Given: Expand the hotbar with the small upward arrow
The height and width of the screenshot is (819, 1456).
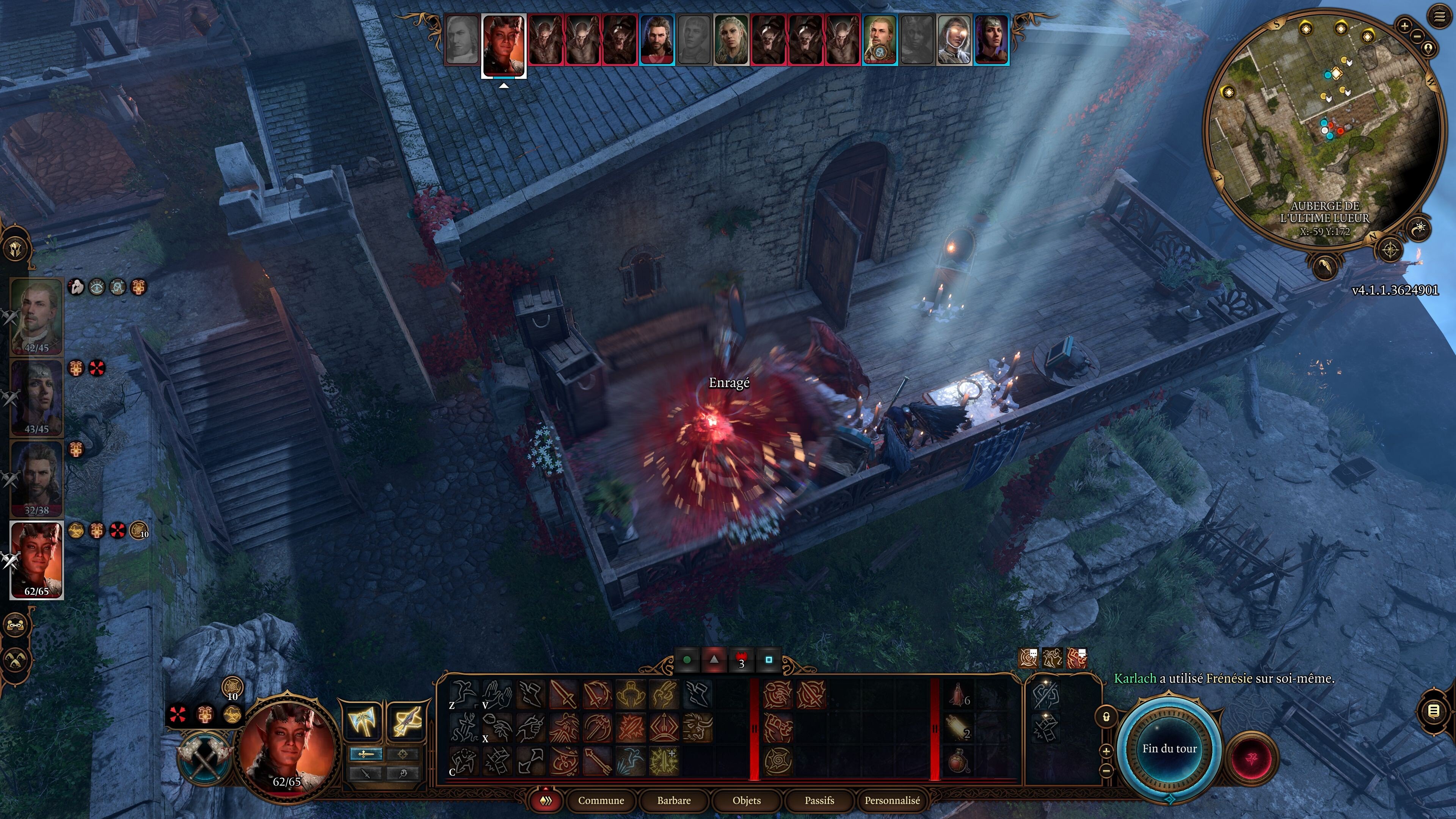Looking at the screenshot, I should tap(546, 789).
